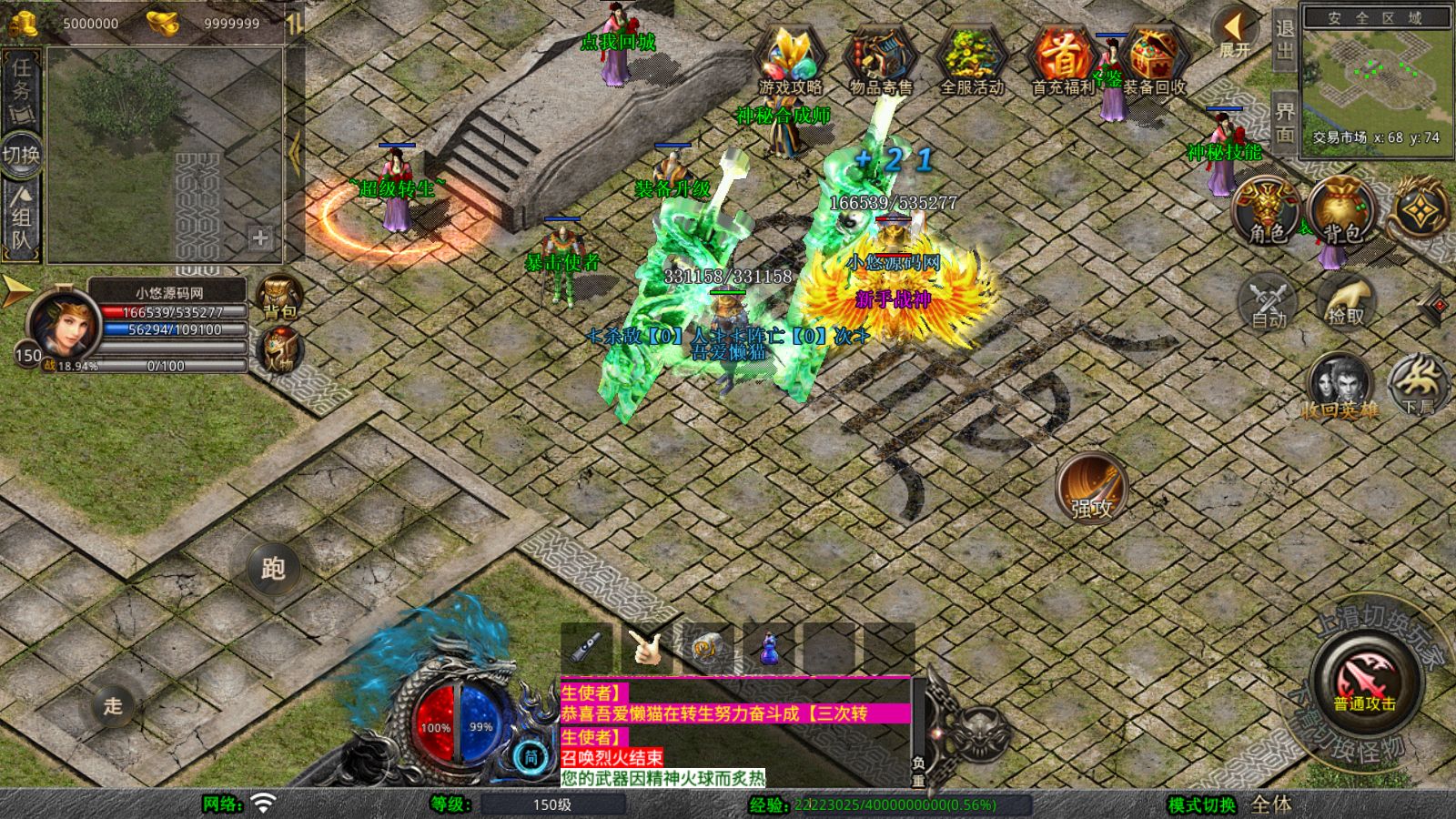Open the 游戏攻略 game guide icon
The width and height of the screenshot is (1456, 819).
click(x=790, y=59)
